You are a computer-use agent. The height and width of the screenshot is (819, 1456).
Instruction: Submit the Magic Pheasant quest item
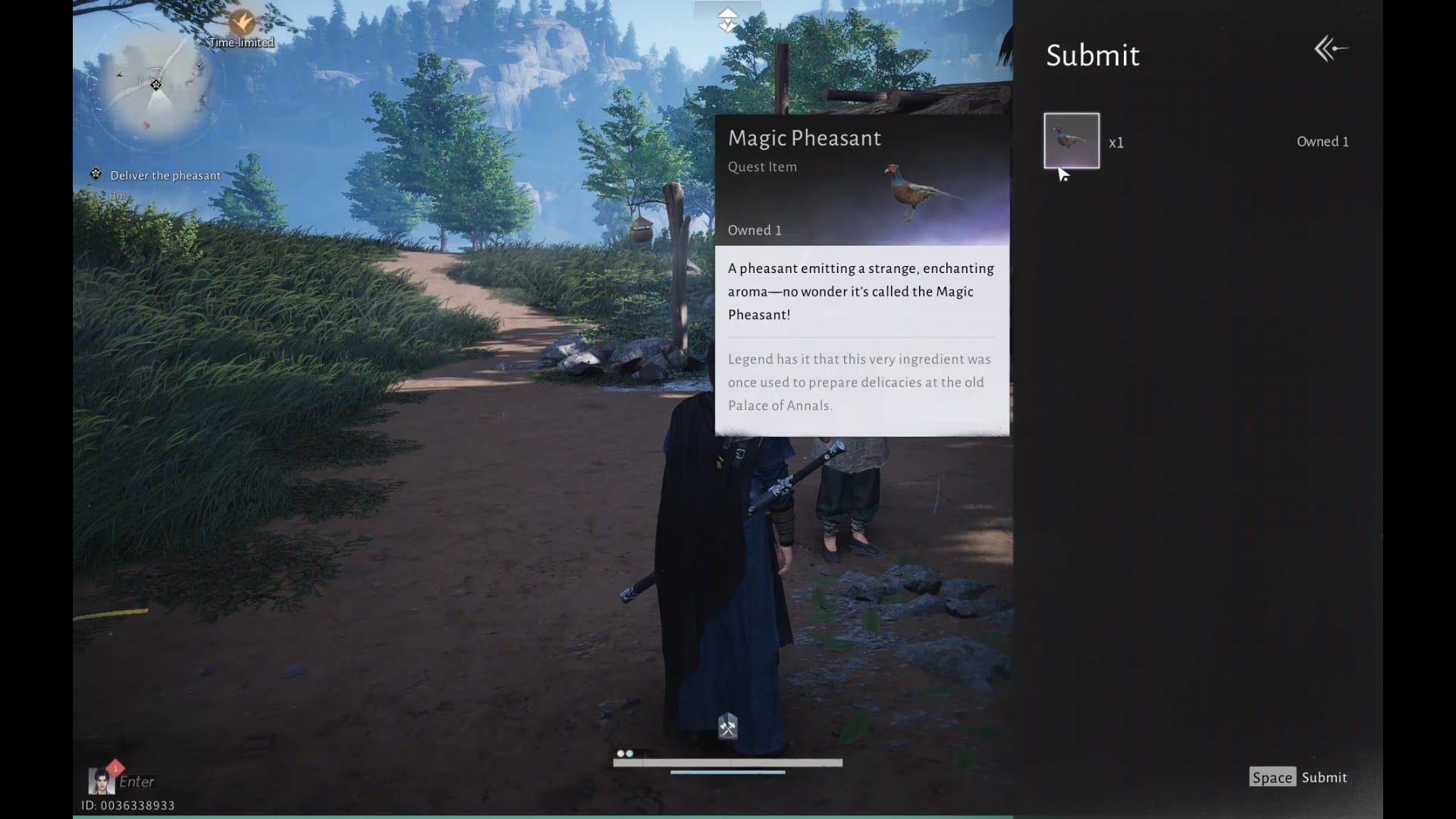[x=1298, y=777]
